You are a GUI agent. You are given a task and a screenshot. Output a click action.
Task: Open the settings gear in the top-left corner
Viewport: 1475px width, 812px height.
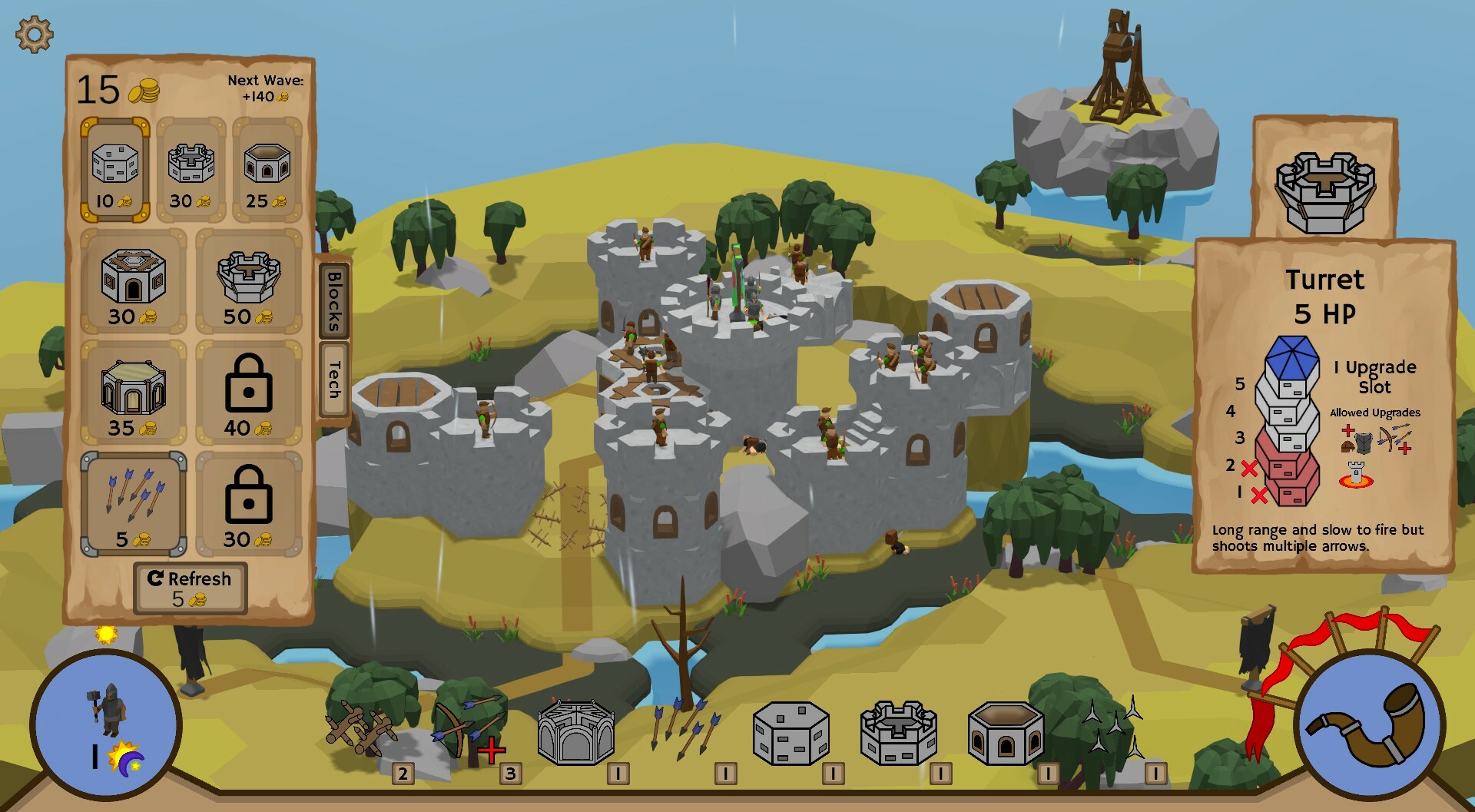coord(34,34)
